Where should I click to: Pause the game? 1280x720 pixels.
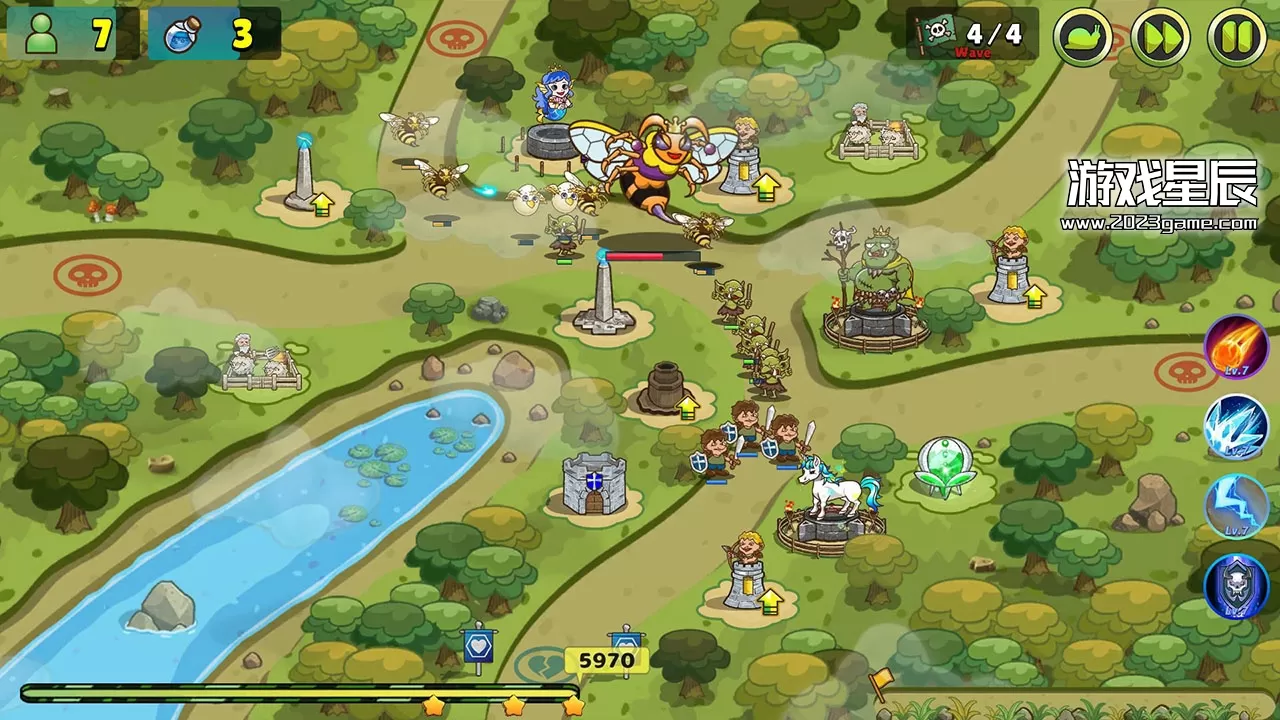(1237, 37)
